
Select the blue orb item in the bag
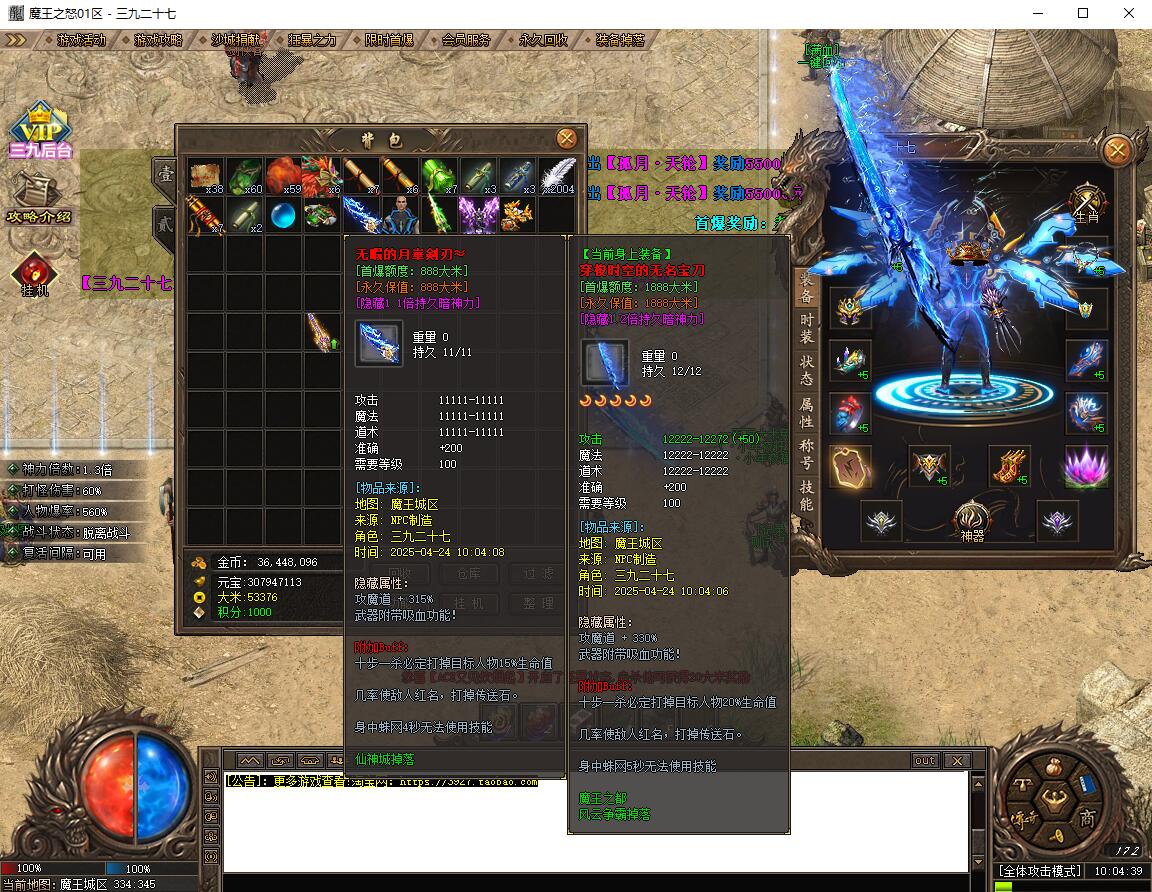coord(284,215)
